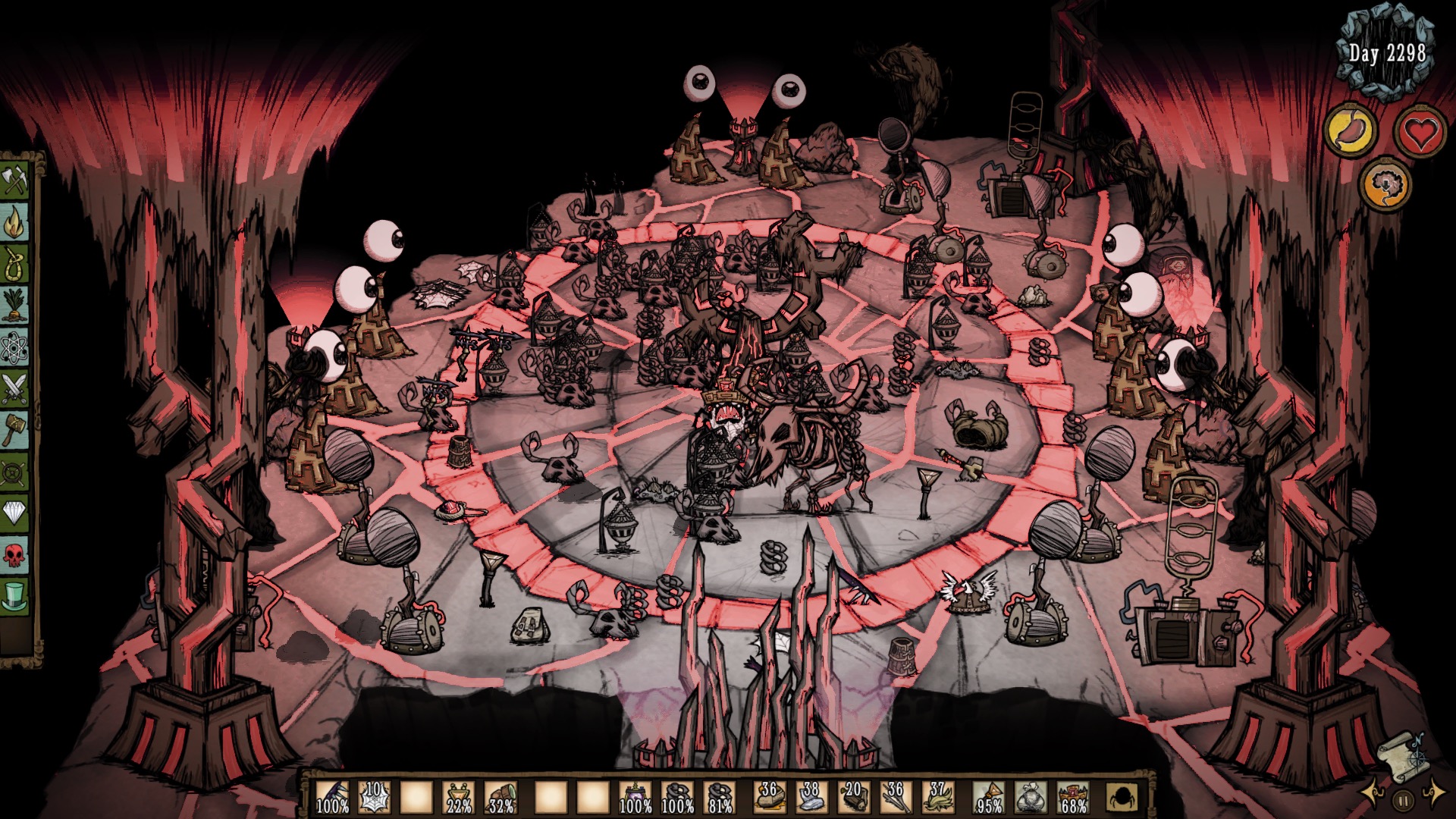This screenshot has width=1456, height=819.
Task: Click the Day 2298 clock display
Action: tap(1388, 53)
